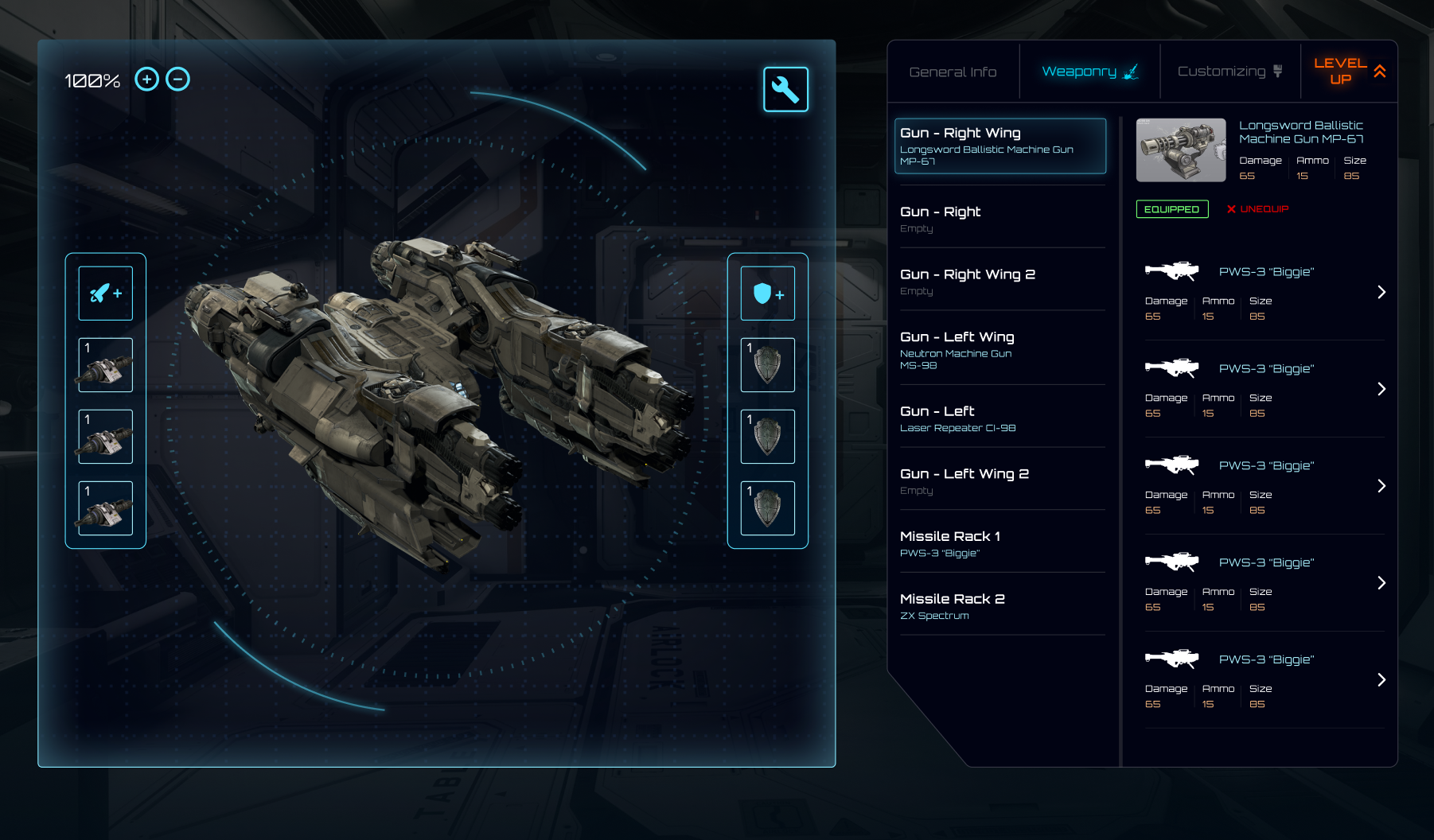1434x840 pixels.
Task: Click the Longsword Machine Gun thumbnail
Action: tap(1181, 150)
